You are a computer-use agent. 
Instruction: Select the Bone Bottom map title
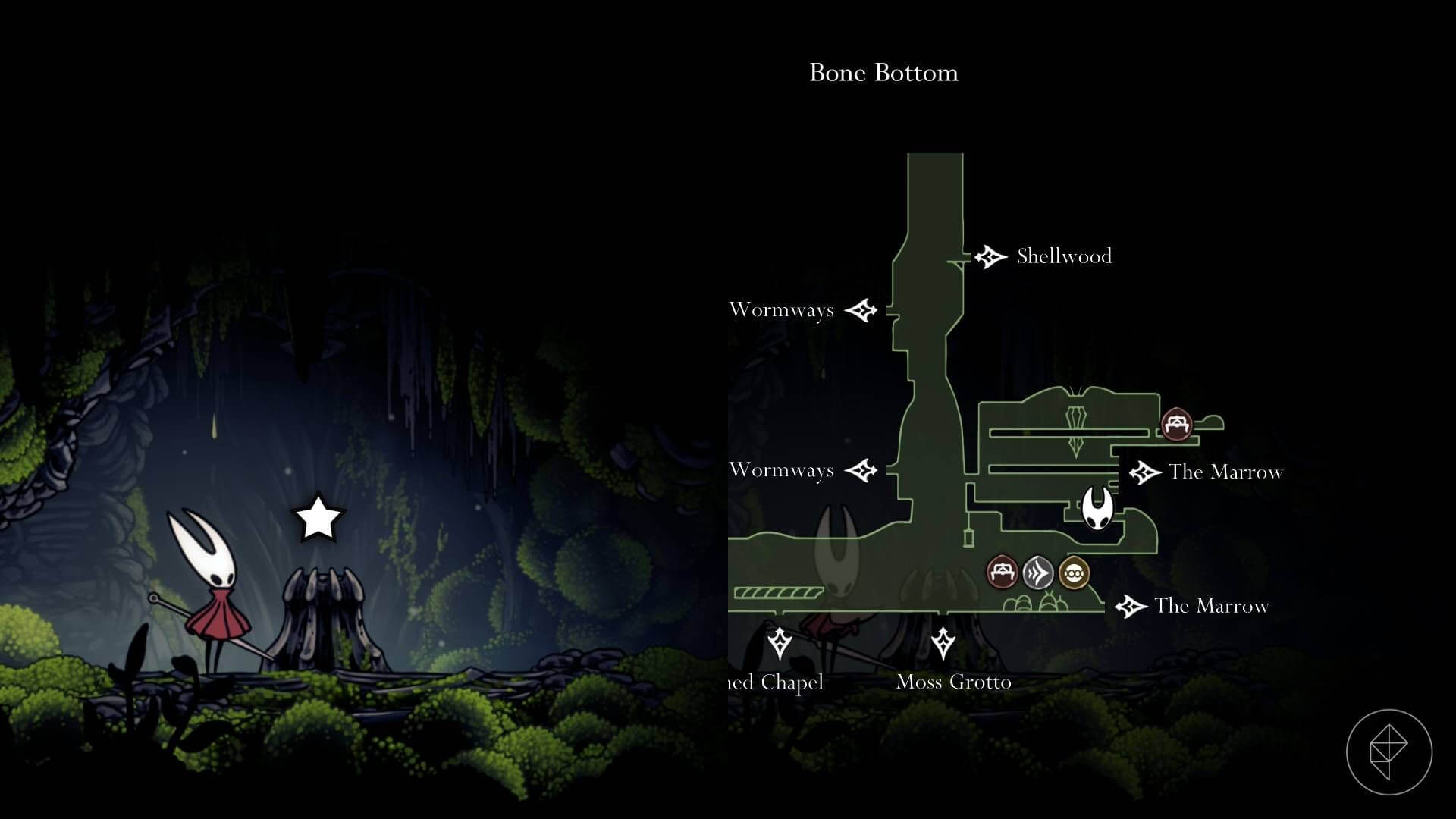tap(884, 73)
